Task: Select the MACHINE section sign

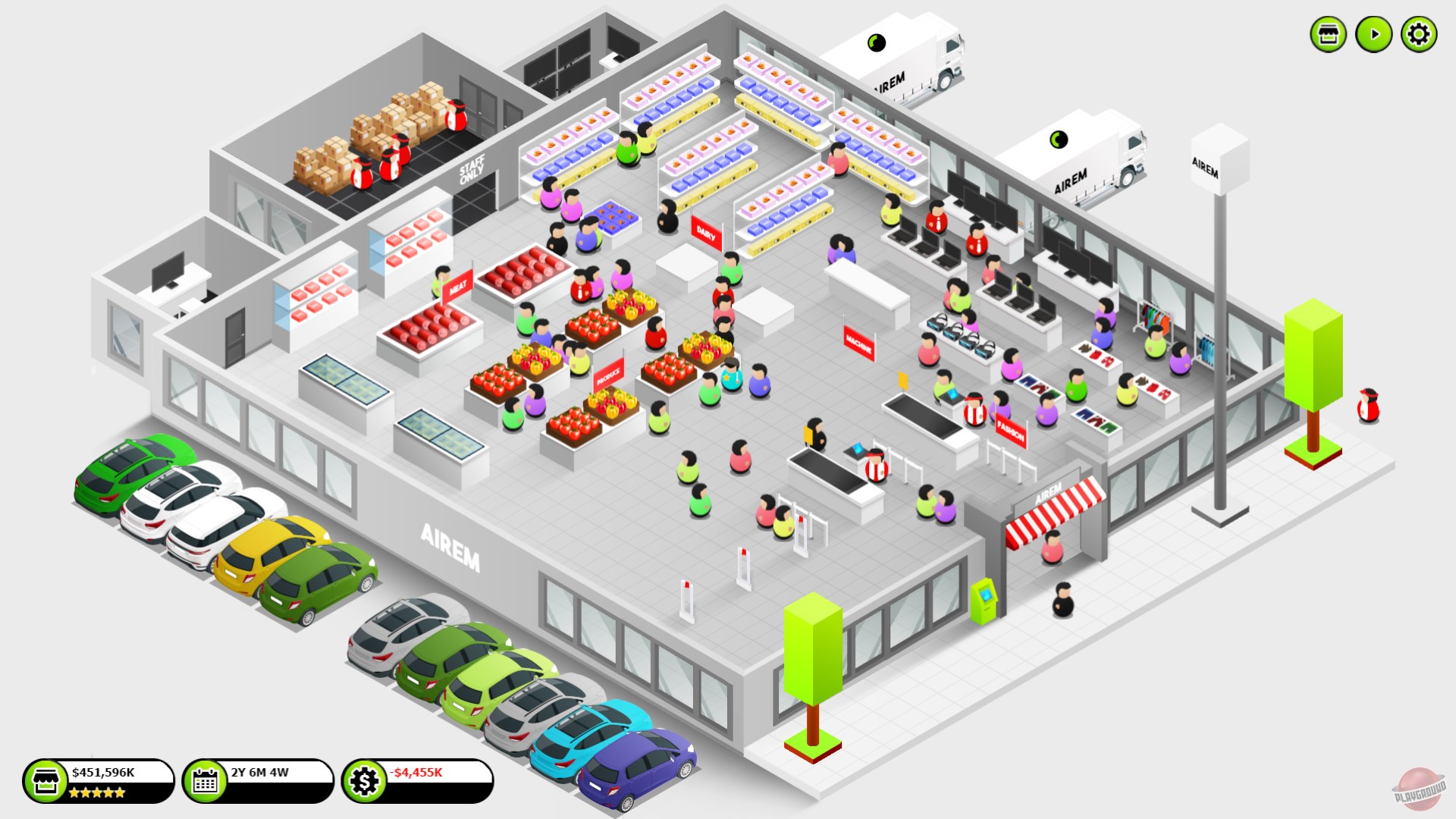Action: tap(859, 341)
